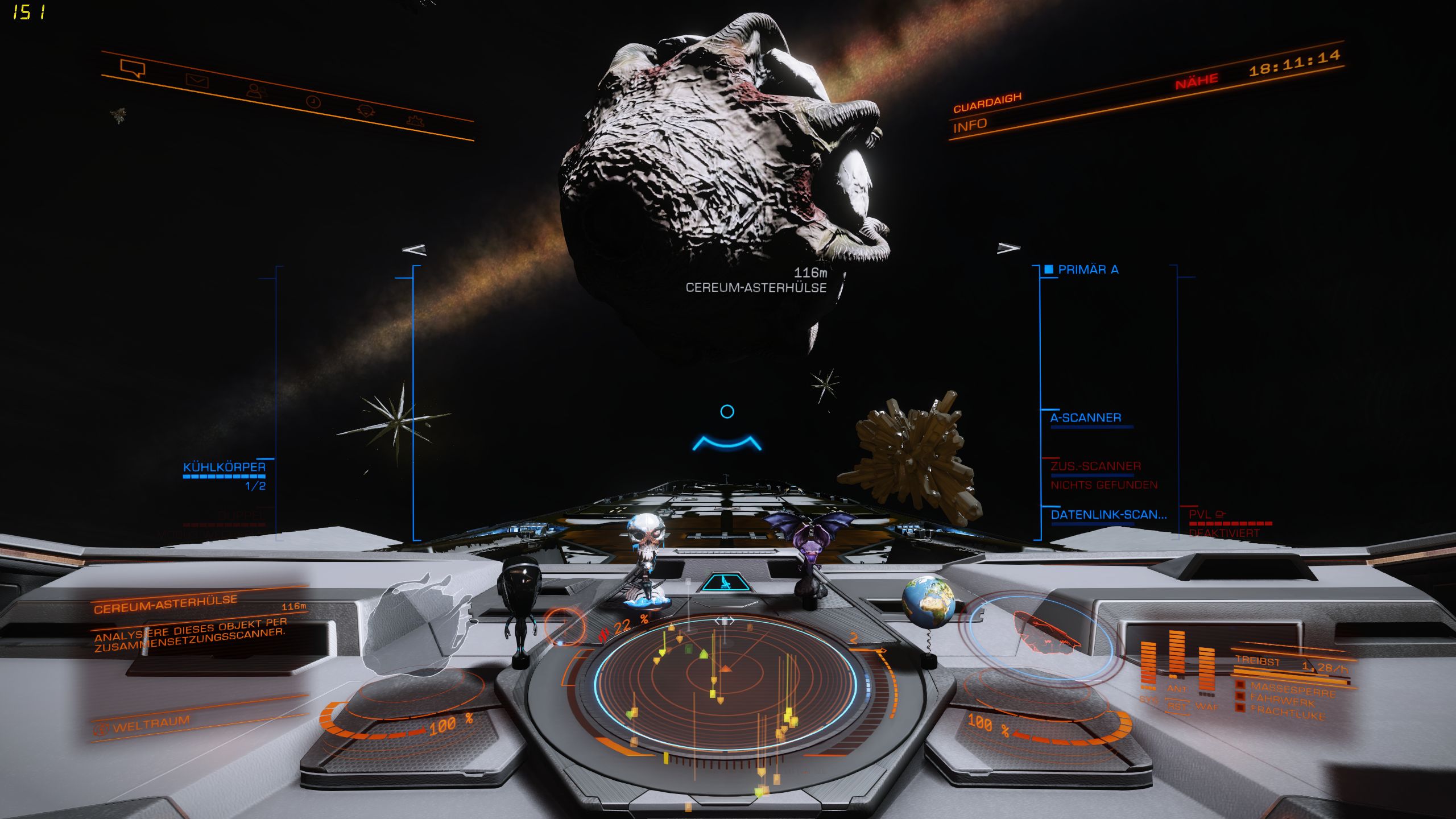Select the KÜHLKÖRPER heat sink entry
This screenshot has height=819, width=1456.
tap(224, 468)
